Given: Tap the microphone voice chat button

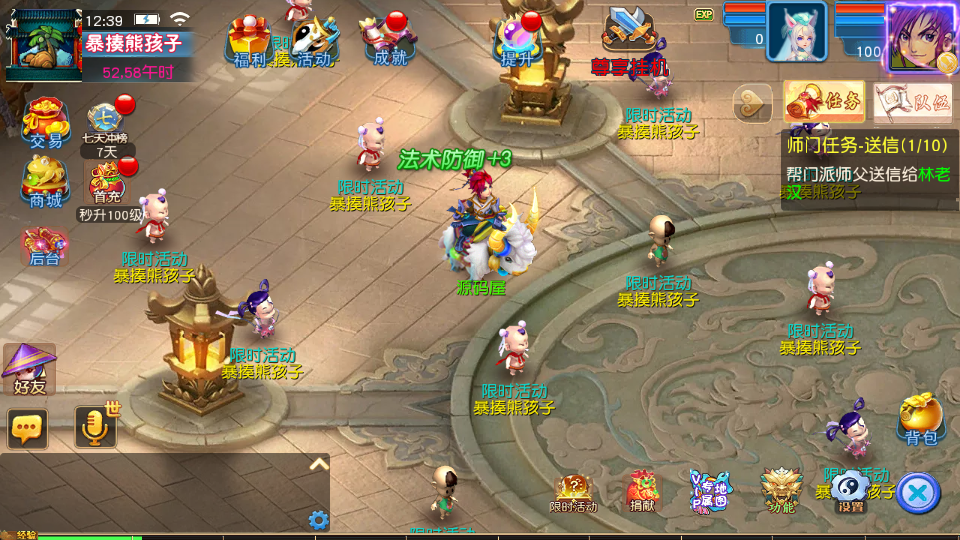Looking at the screenshot, I should [x=96, y=427].
